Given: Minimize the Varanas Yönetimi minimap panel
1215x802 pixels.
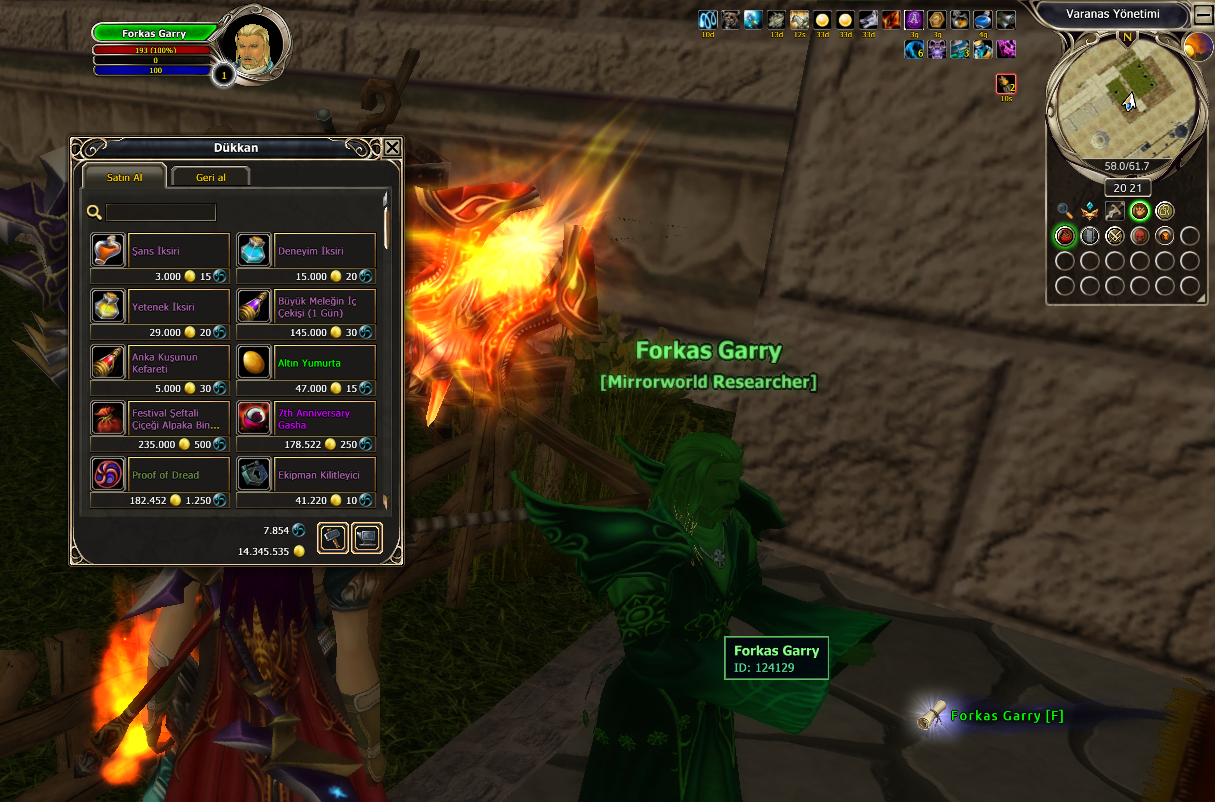Looking at the screenshot, I should [x=1203, y=15].
